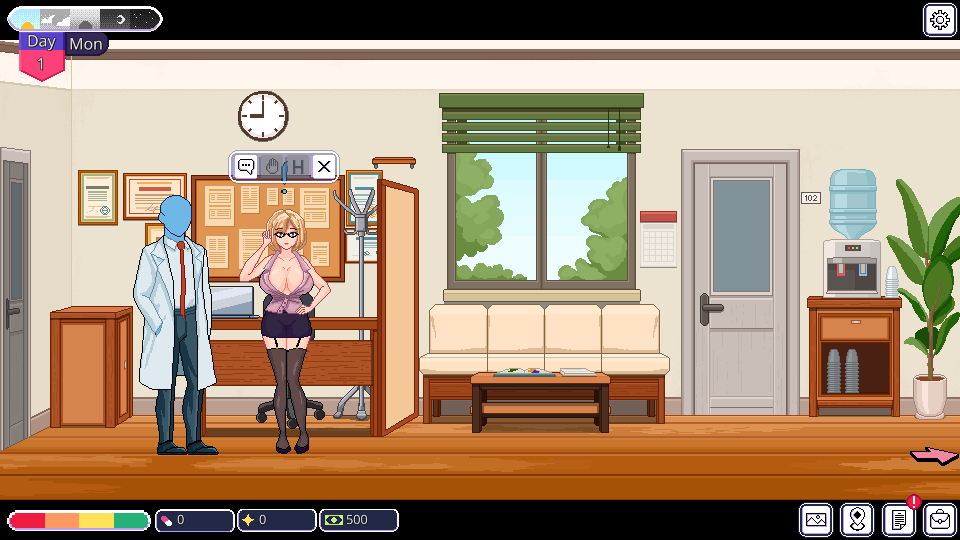Close the interaction popup with X
The height and width of the screenshot is (540, 960).
(323, 167)
